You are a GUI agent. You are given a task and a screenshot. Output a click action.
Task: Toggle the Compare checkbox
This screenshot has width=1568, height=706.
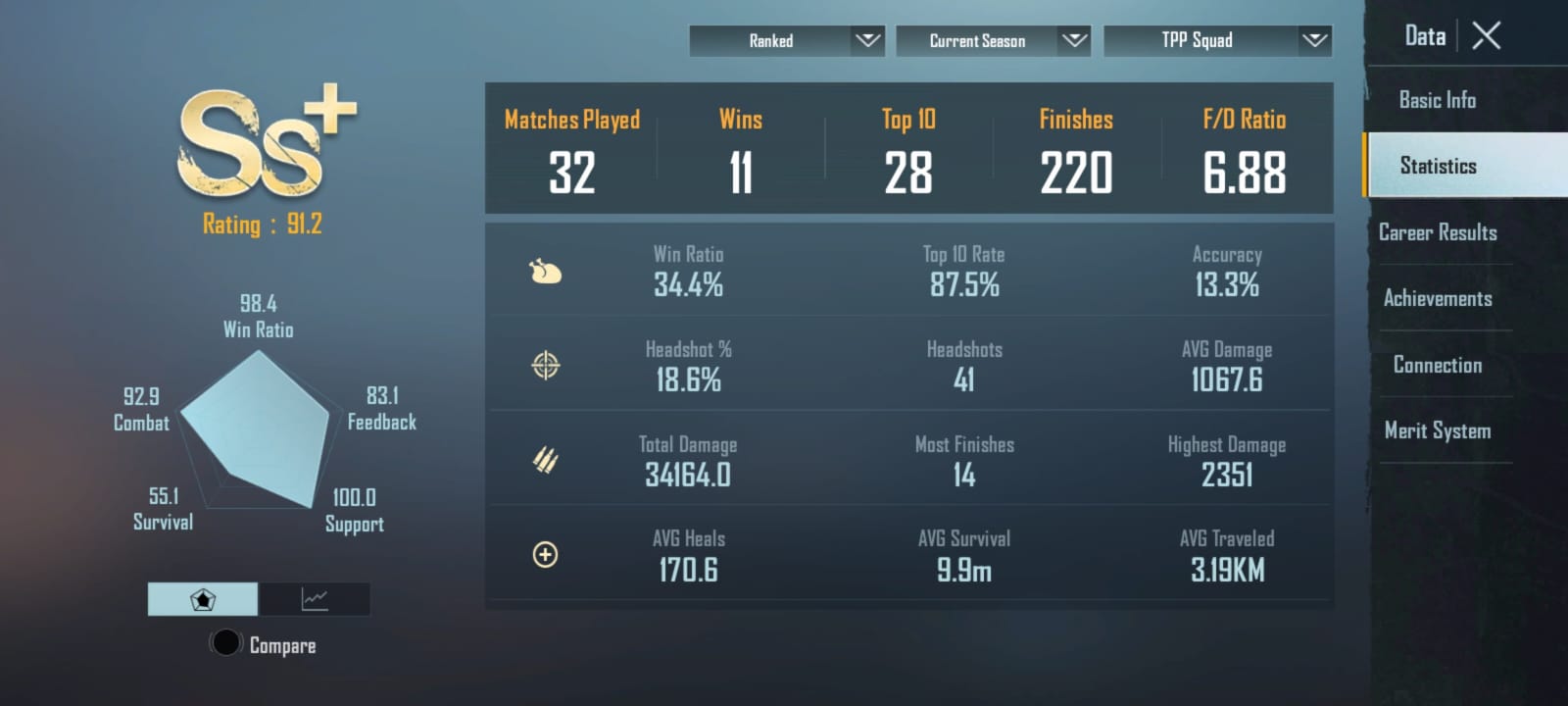coord(226,643)
